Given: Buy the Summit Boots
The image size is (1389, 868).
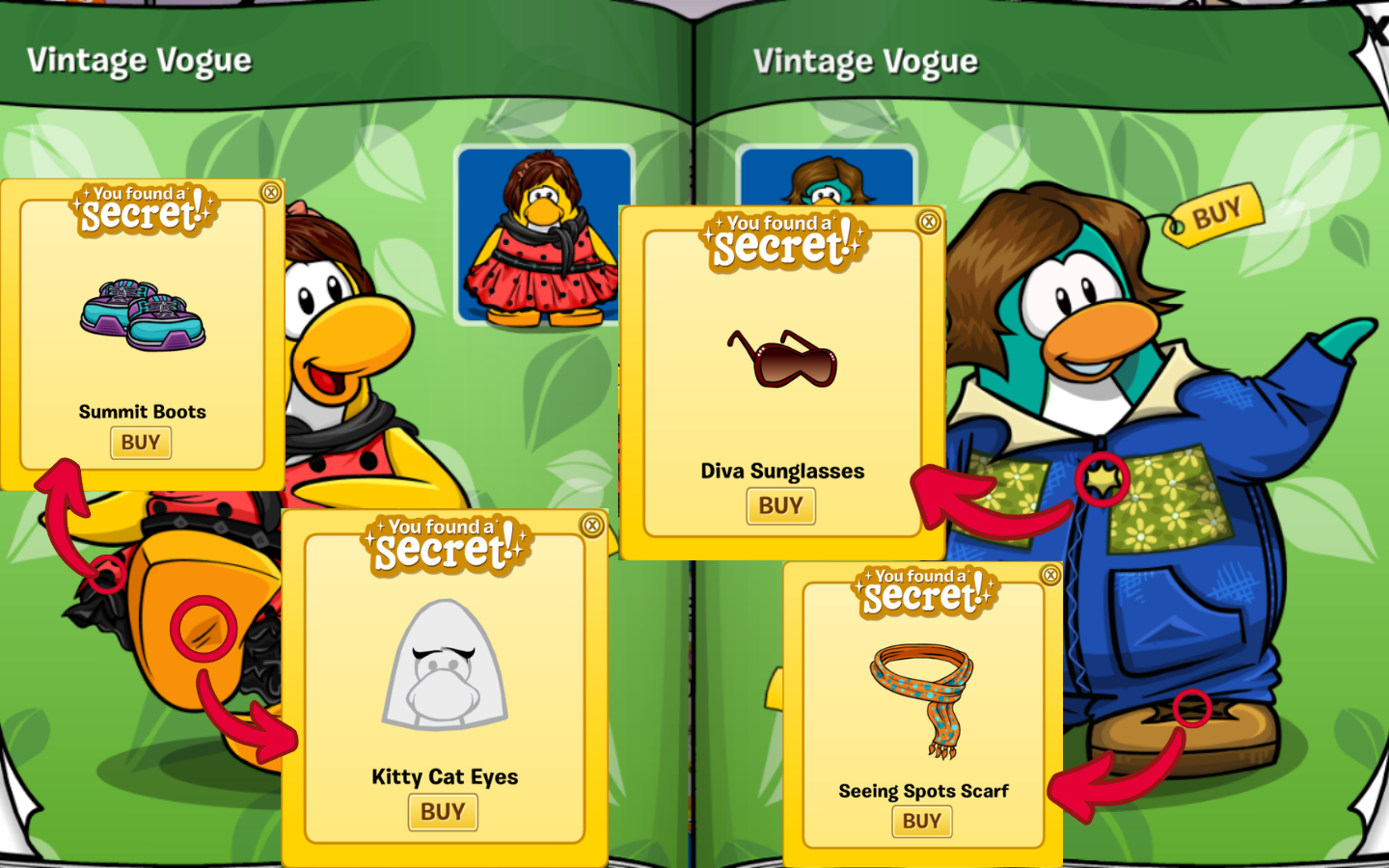Looking at the screenshot, I should click(141, 443).
